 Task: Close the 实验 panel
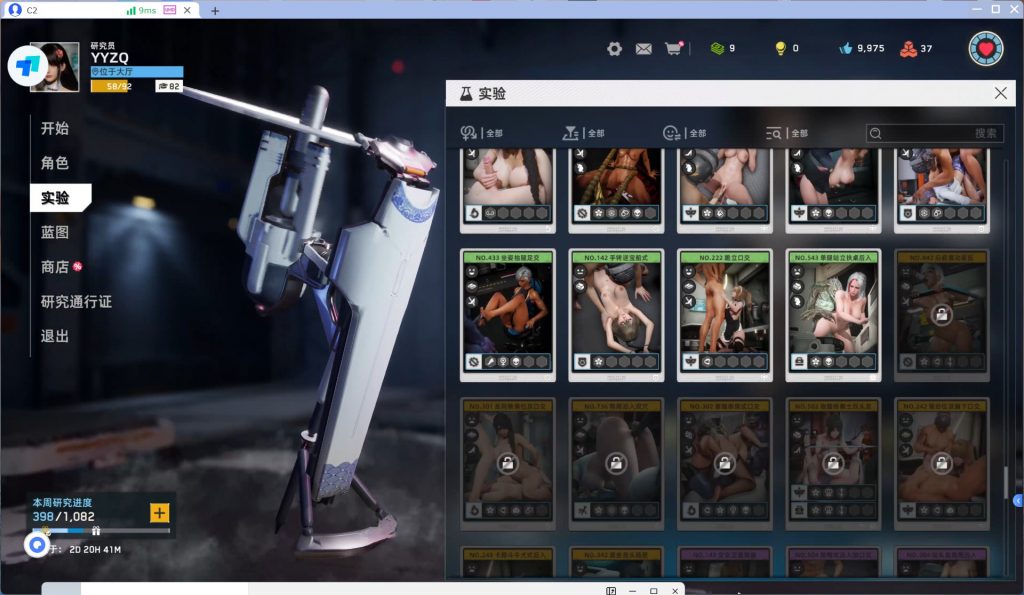1000,93
